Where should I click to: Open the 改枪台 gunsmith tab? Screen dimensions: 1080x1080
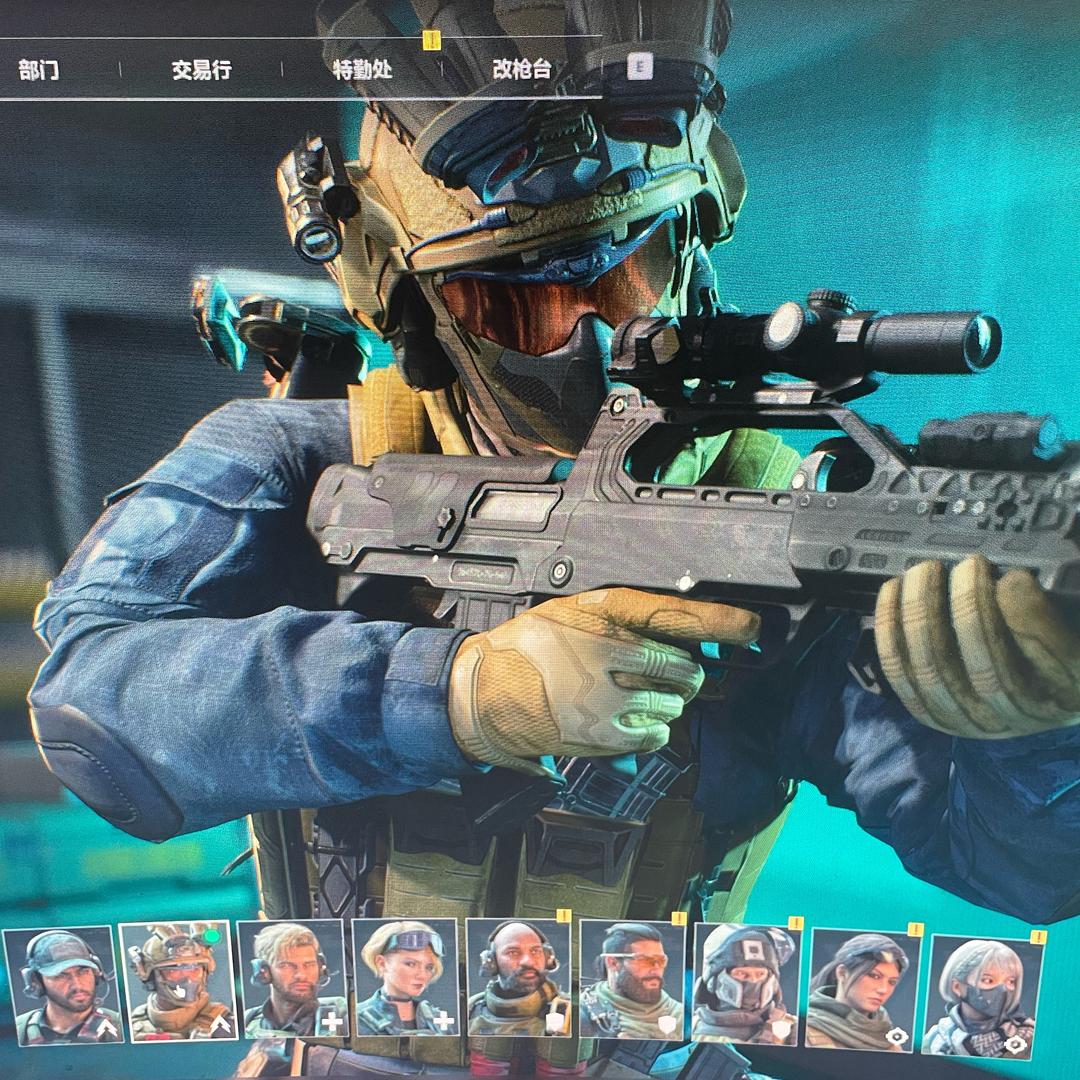tap(522, 69)
